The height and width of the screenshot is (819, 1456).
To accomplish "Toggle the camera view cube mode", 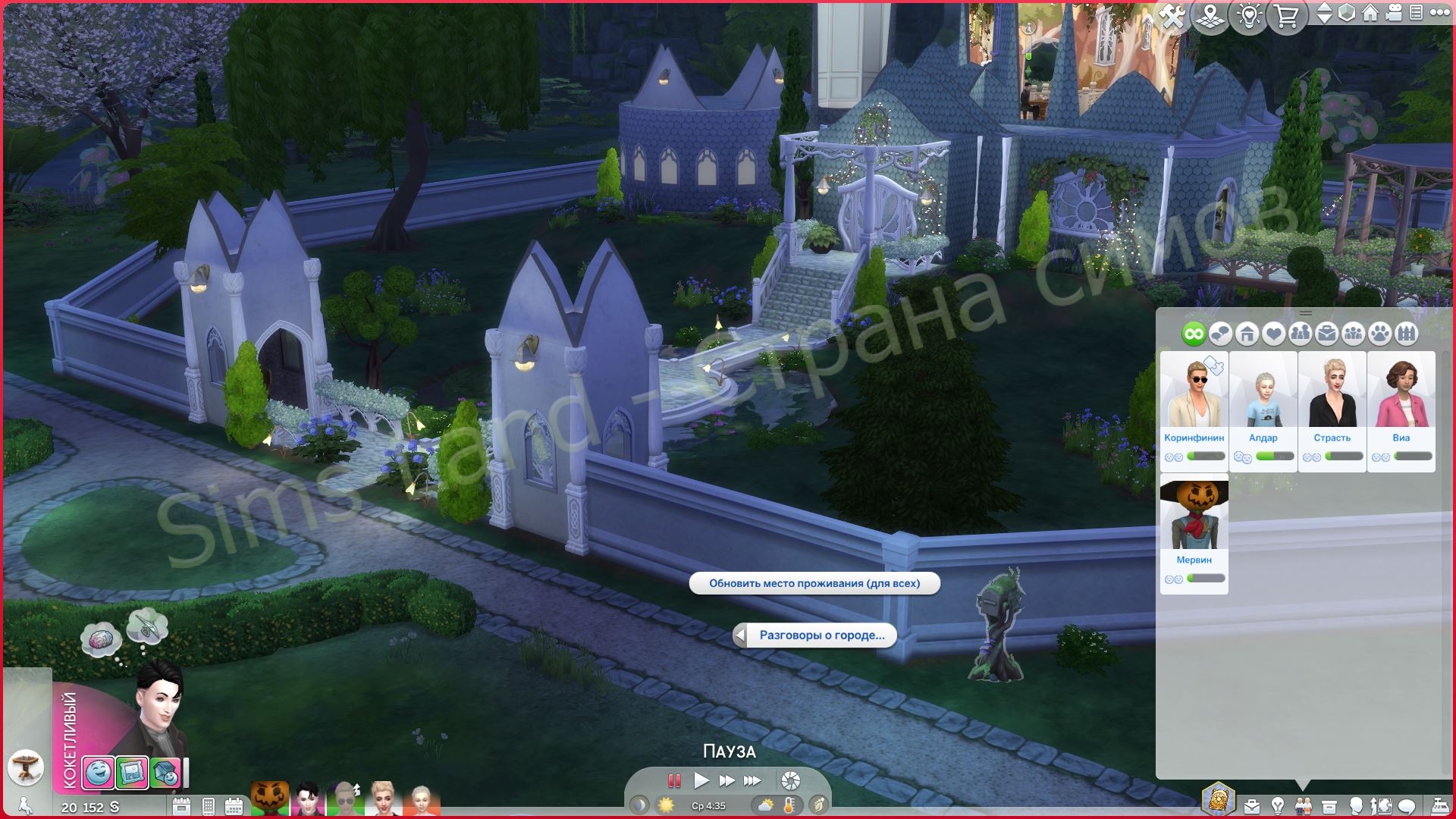I will (1346, 13).
